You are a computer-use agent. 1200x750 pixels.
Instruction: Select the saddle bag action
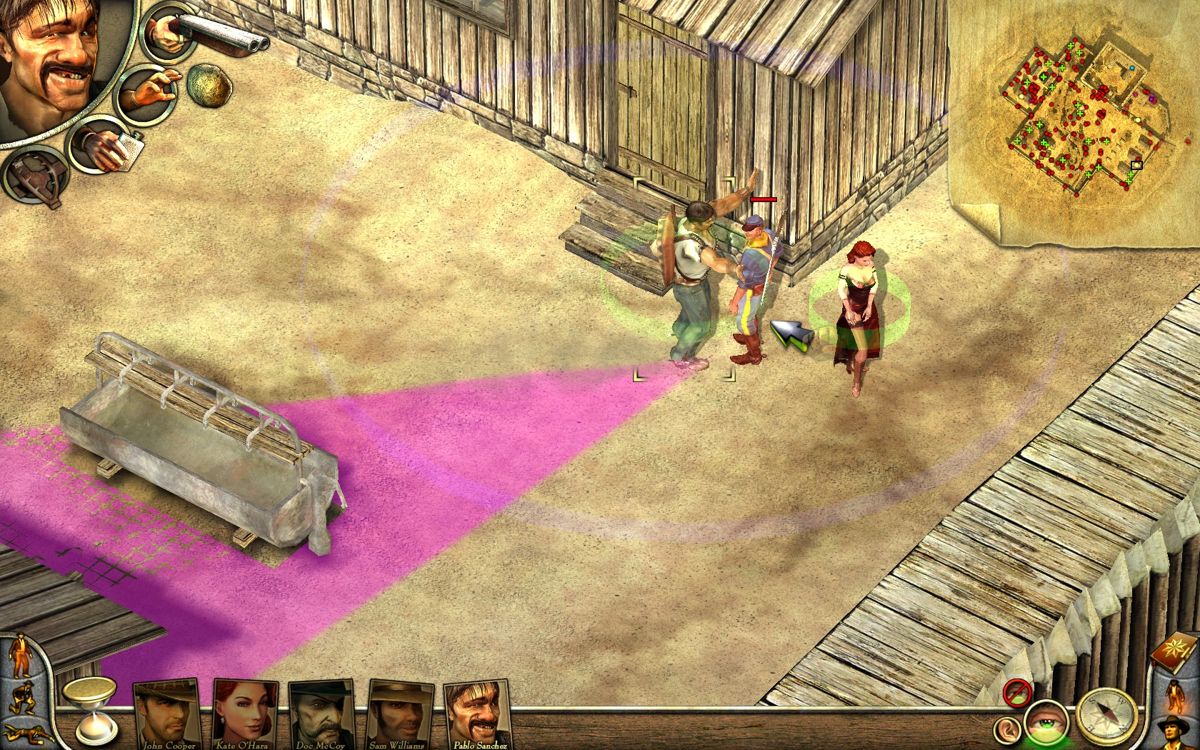[x=34, y=176]
